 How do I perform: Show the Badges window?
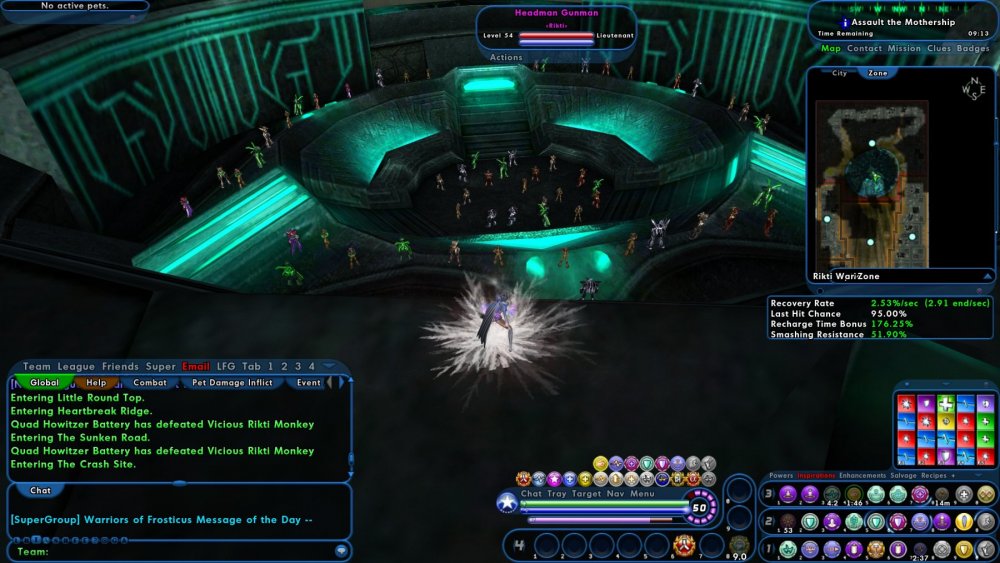973,48
